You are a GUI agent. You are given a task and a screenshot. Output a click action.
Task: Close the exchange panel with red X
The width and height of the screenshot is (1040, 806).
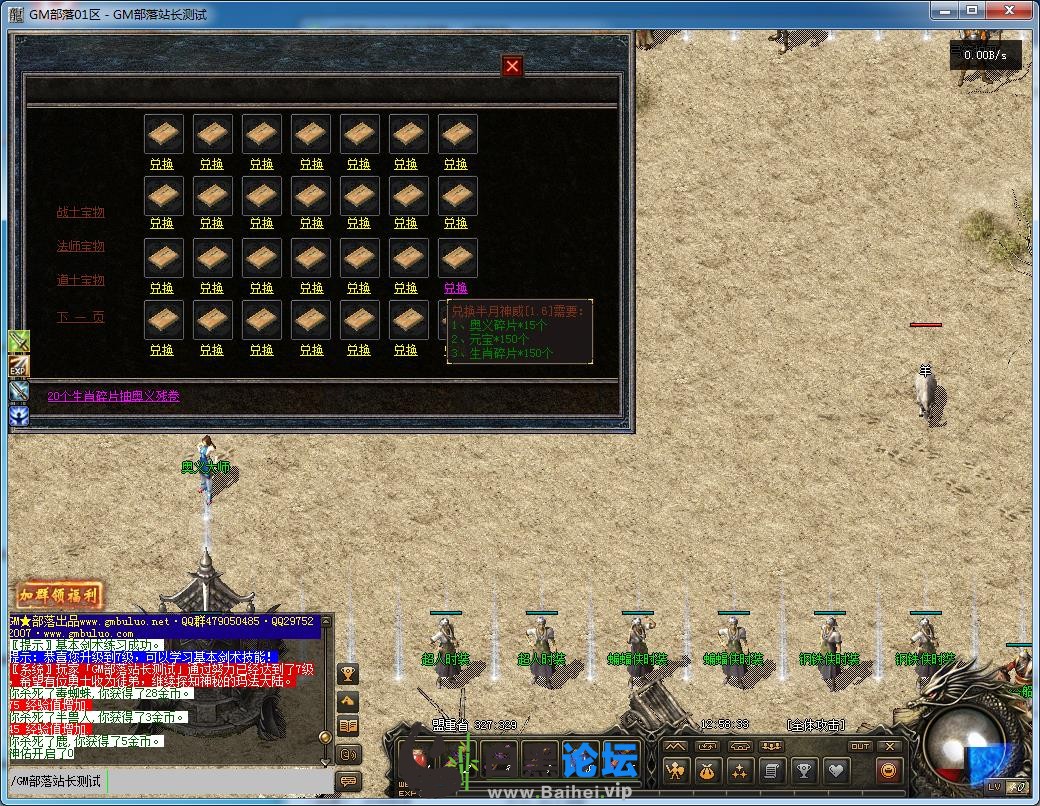pyautogui.click(x=512, y=66)
